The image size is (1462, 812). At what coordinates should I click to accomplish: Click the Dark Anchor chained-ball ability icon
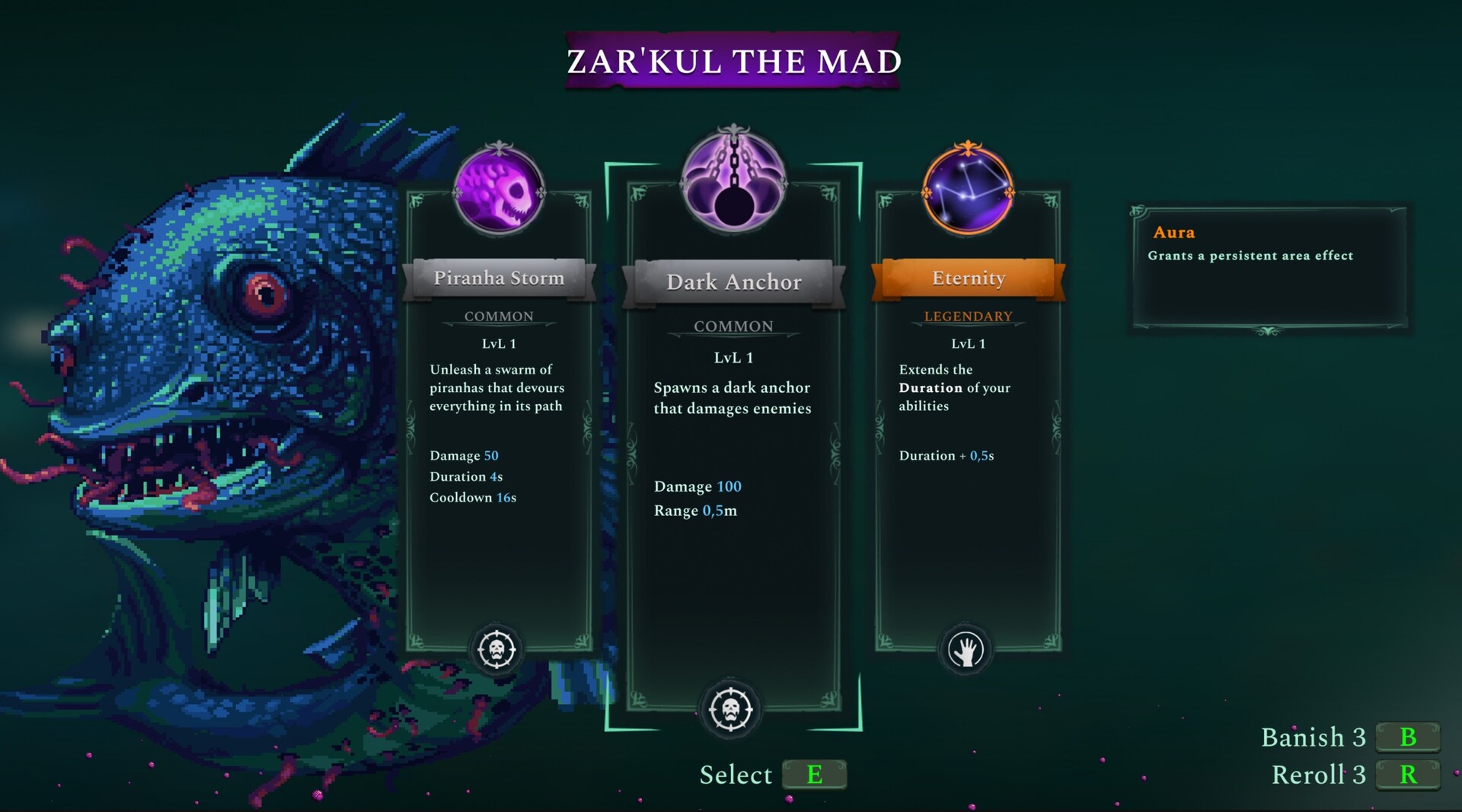[x=733, y=183]
